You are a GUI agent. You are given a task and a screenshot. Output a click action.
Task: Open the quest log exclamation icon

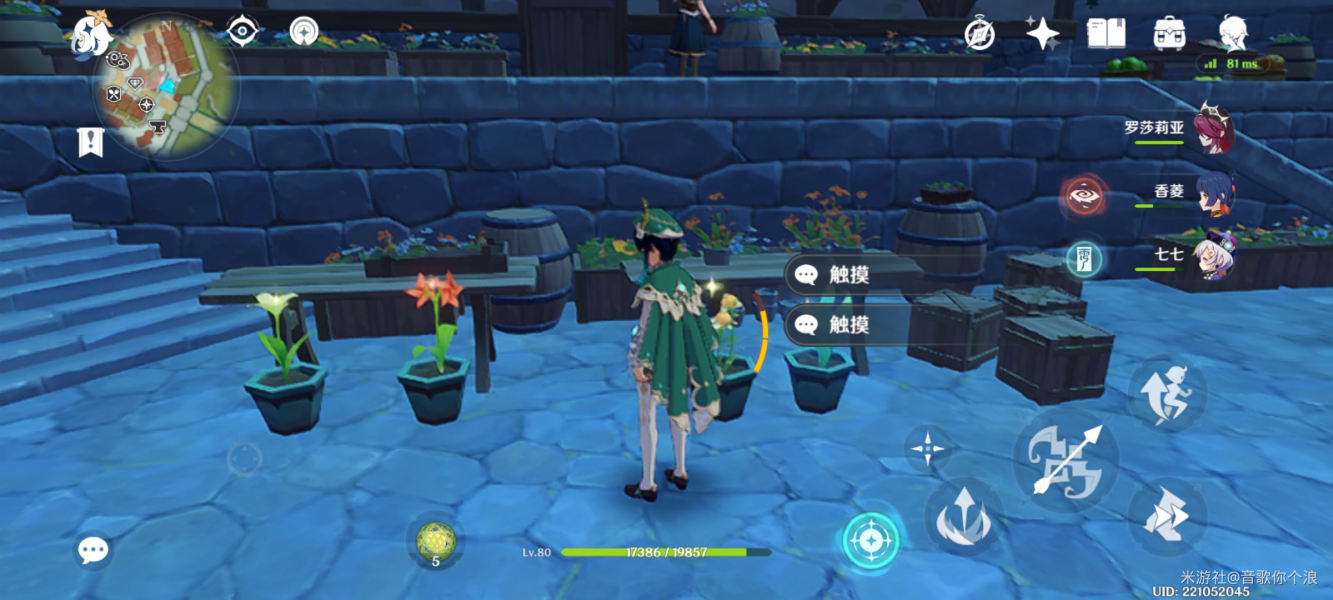click(x=91, y=142)
